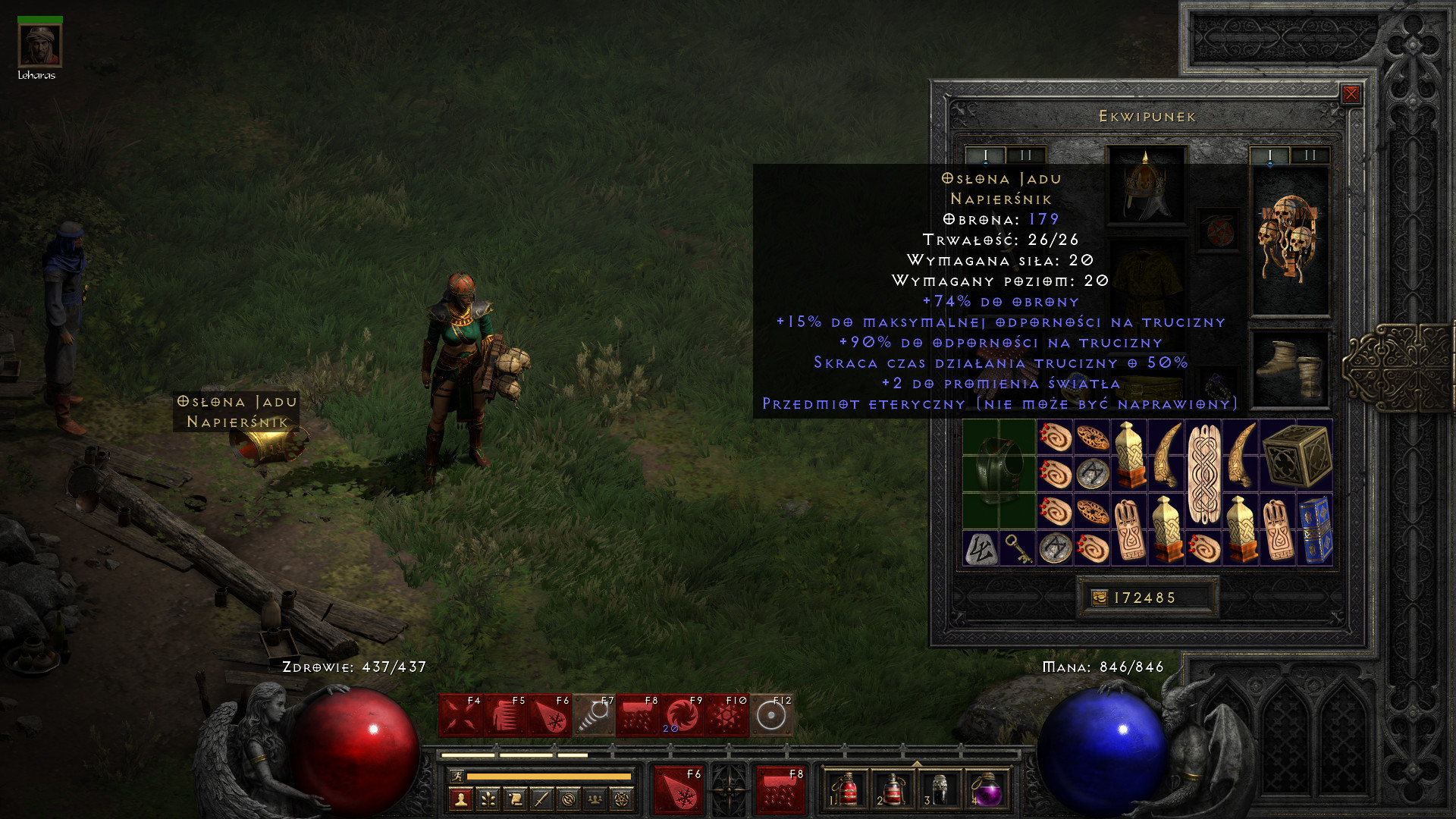Select the green breastplate in inventory
The width and height of the screenshot is (1456, 819).
[x=999, y=474]
